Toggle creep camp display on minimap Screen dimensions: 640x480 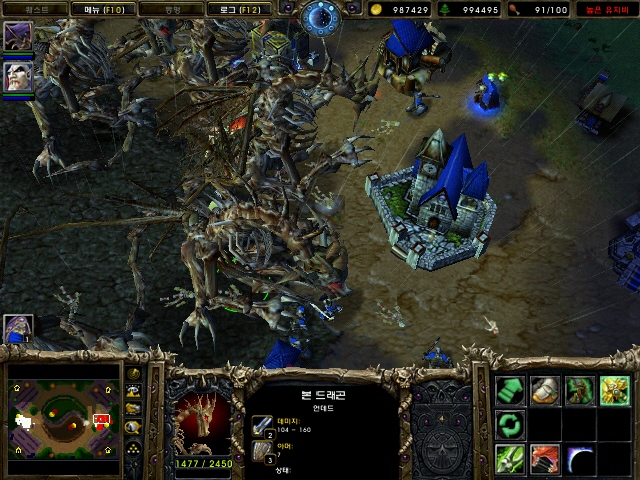click(133, 426)
